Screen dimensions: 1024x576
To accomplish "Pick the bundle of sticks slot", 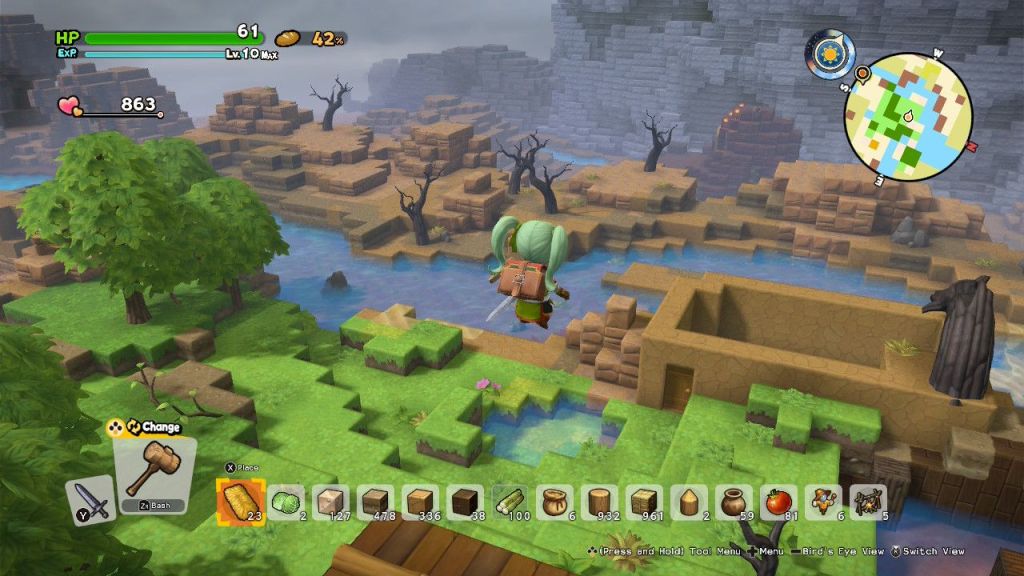I will pos(869,501).
